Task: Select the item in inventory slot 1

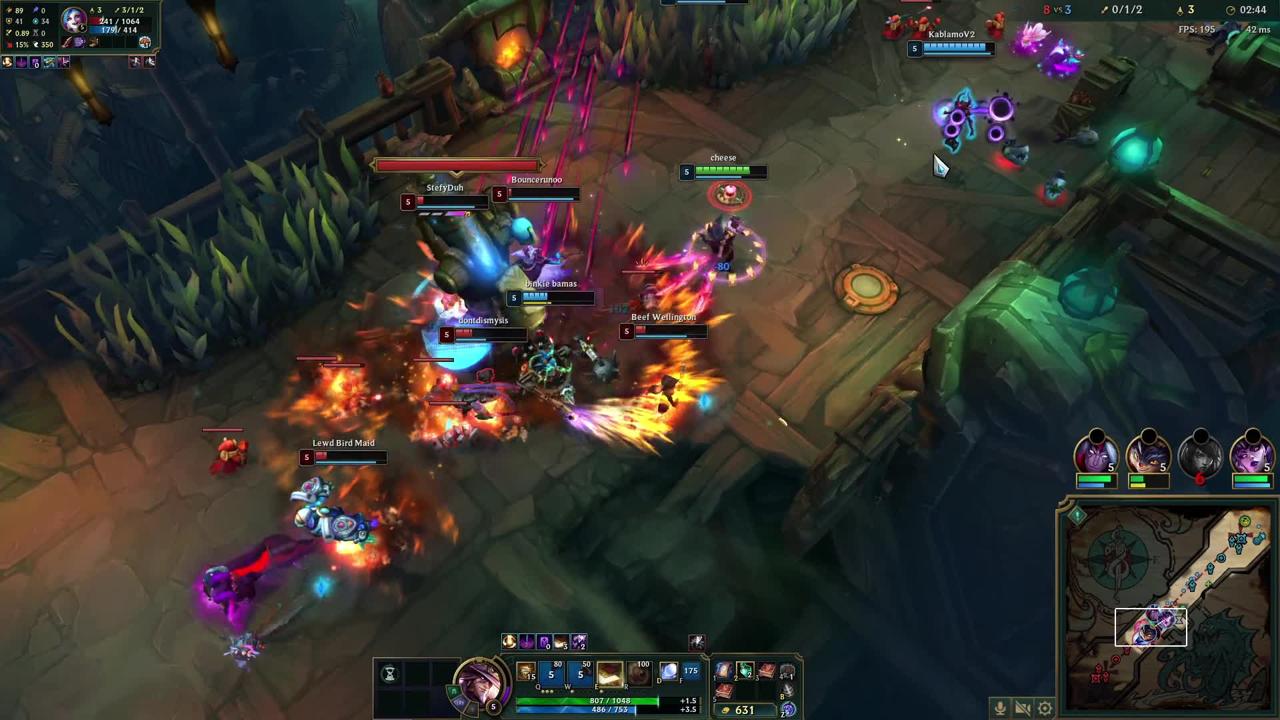Action: [724, 671]
